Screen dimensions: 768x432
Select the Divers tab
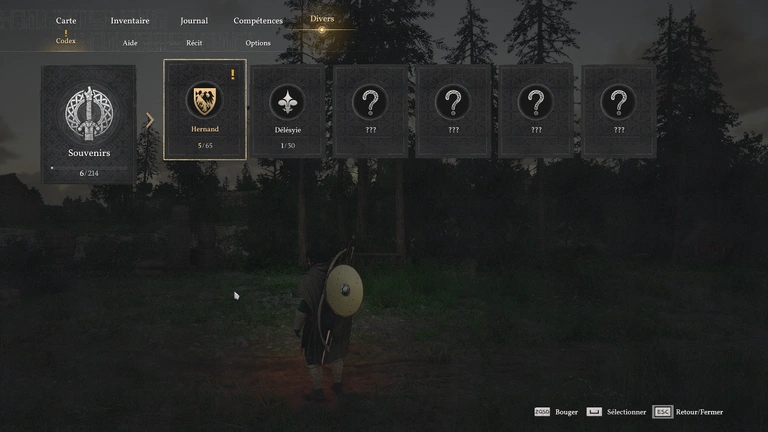pos(322,19)
